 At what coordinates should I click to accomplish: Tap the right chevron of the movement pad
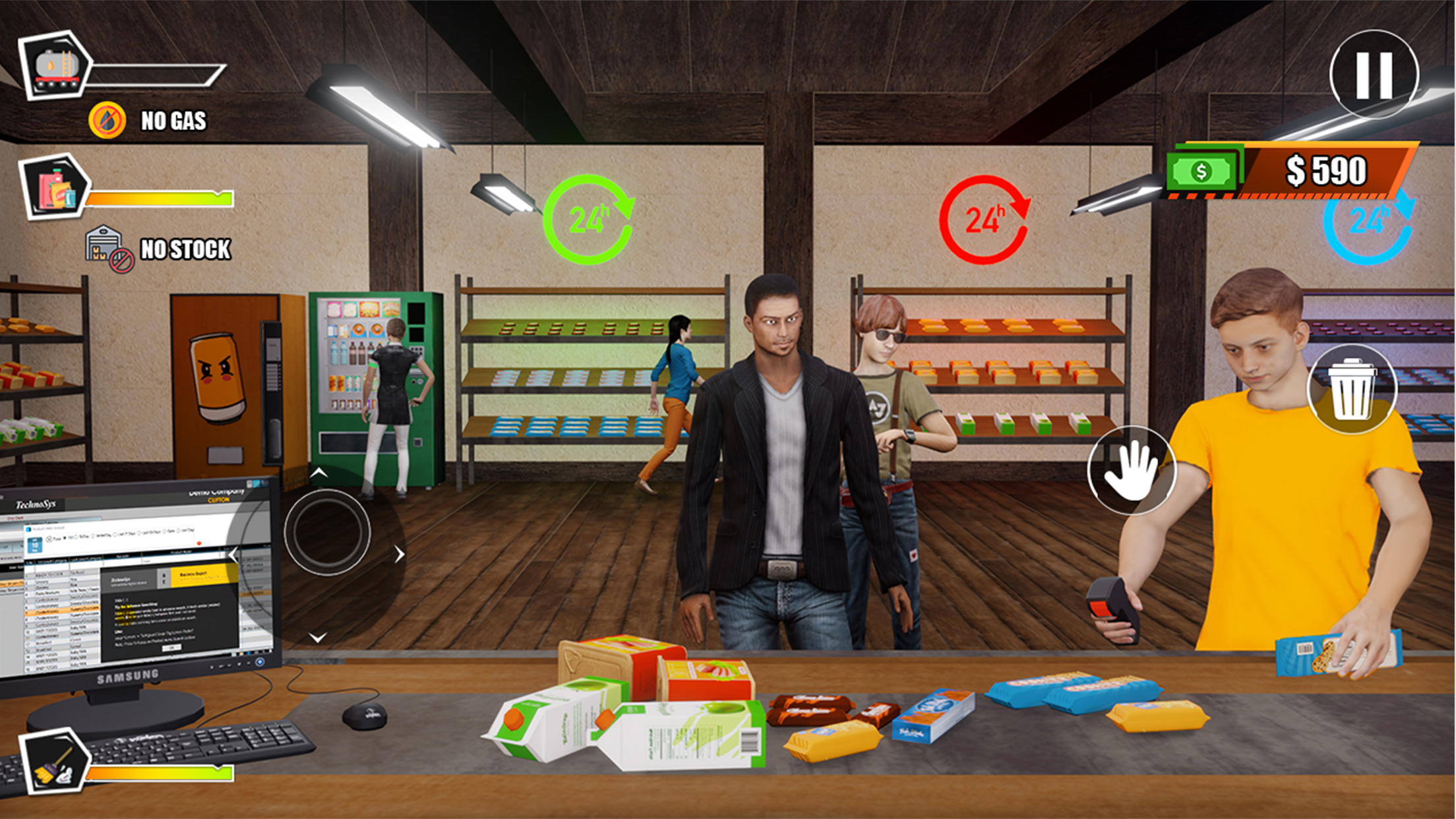coord(400,554)
